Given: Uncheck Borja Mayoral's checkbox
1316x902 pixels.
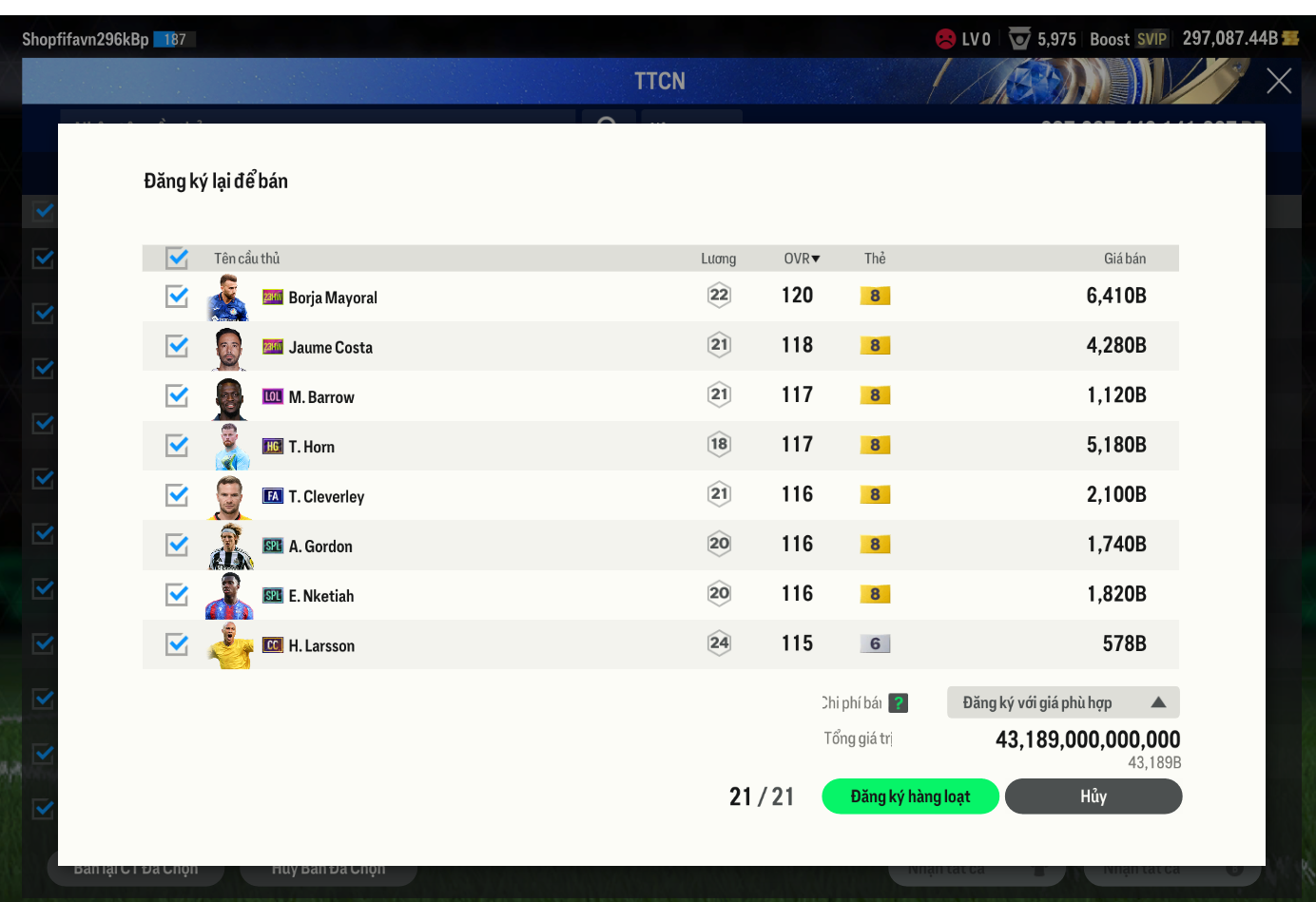Looking at the screenshot, I should 177,297.
